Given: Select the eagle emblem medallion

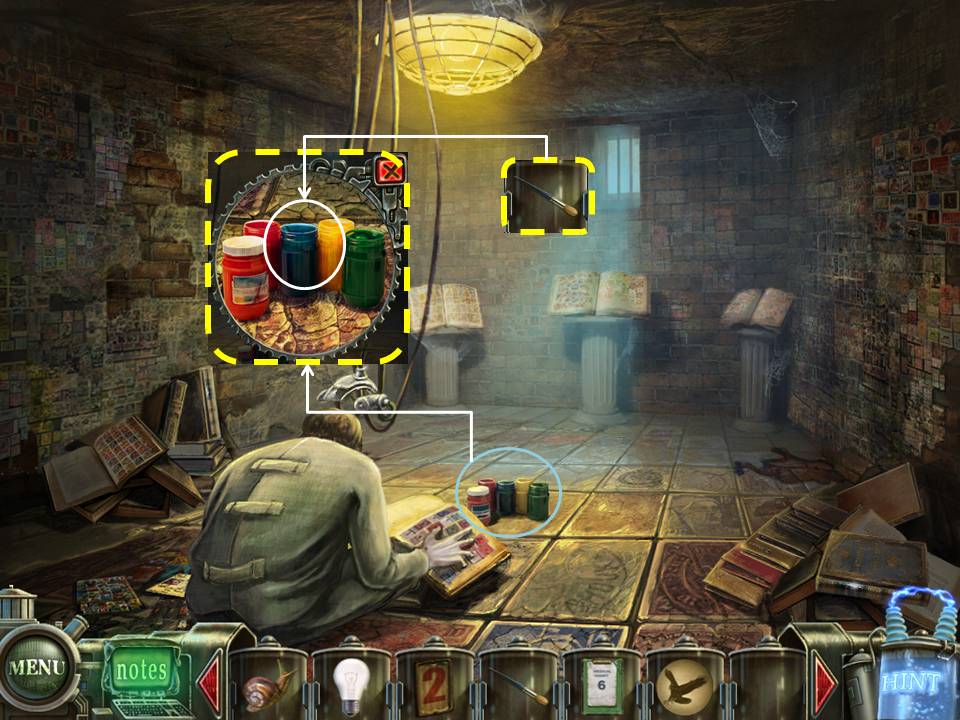Looking at the screenshot, I should click(x=685, y=686).
